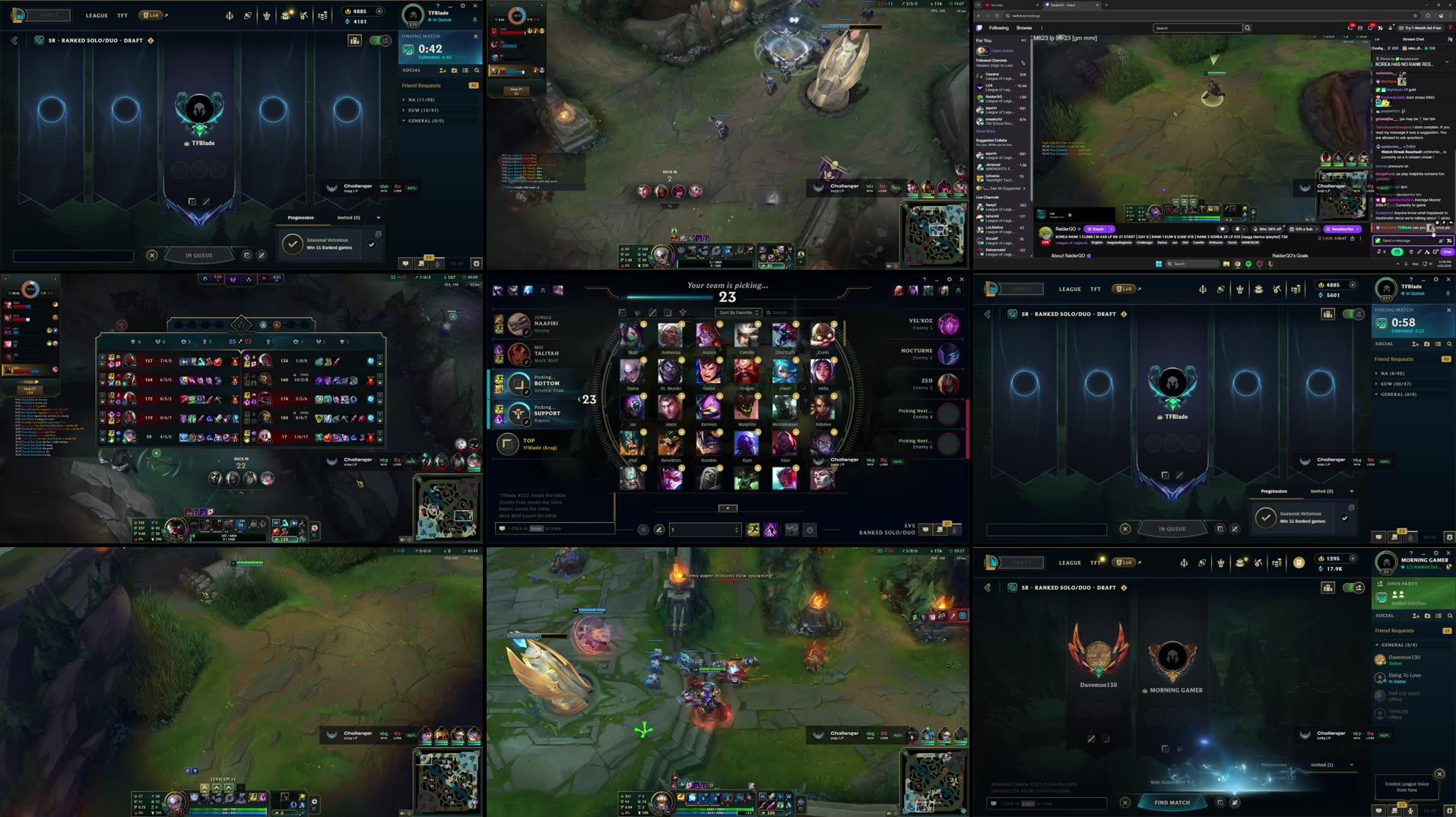Image resolution: width=1456 pixels, height=817 pixels.
Task: Click the rune edit pencil icon in lobby
Action: [207, 201]
